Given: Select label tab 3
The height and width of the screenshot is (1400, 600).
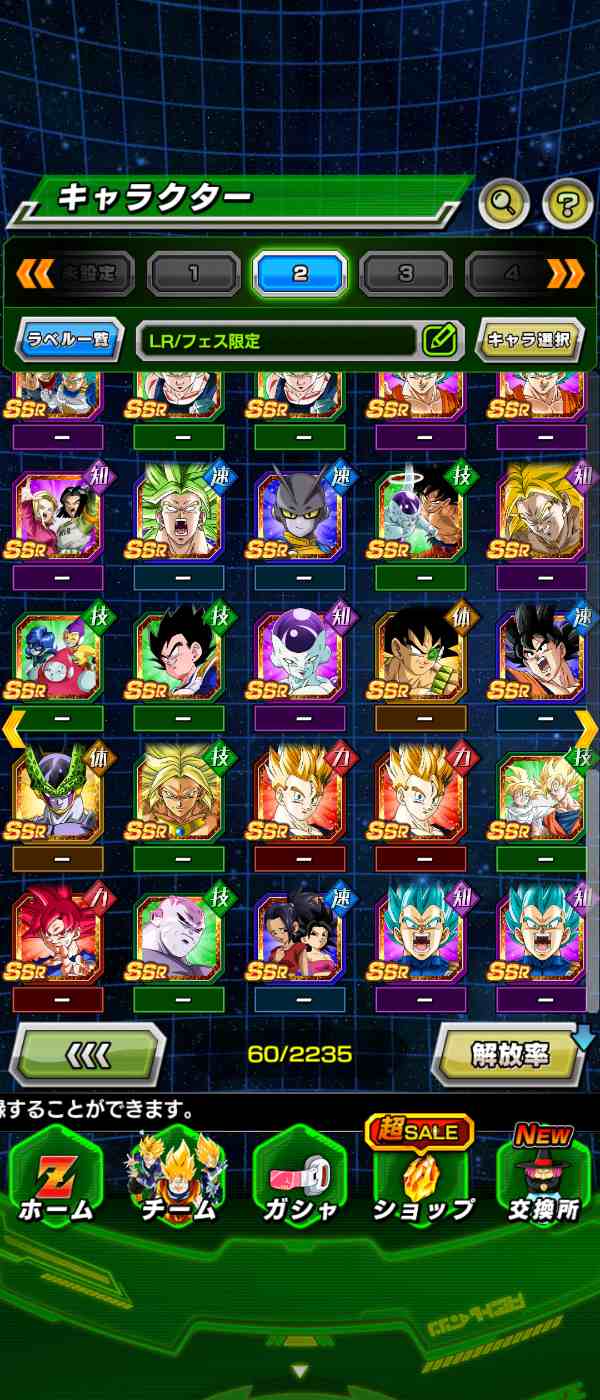Looking at the screenshot, I should click(406, 273).
